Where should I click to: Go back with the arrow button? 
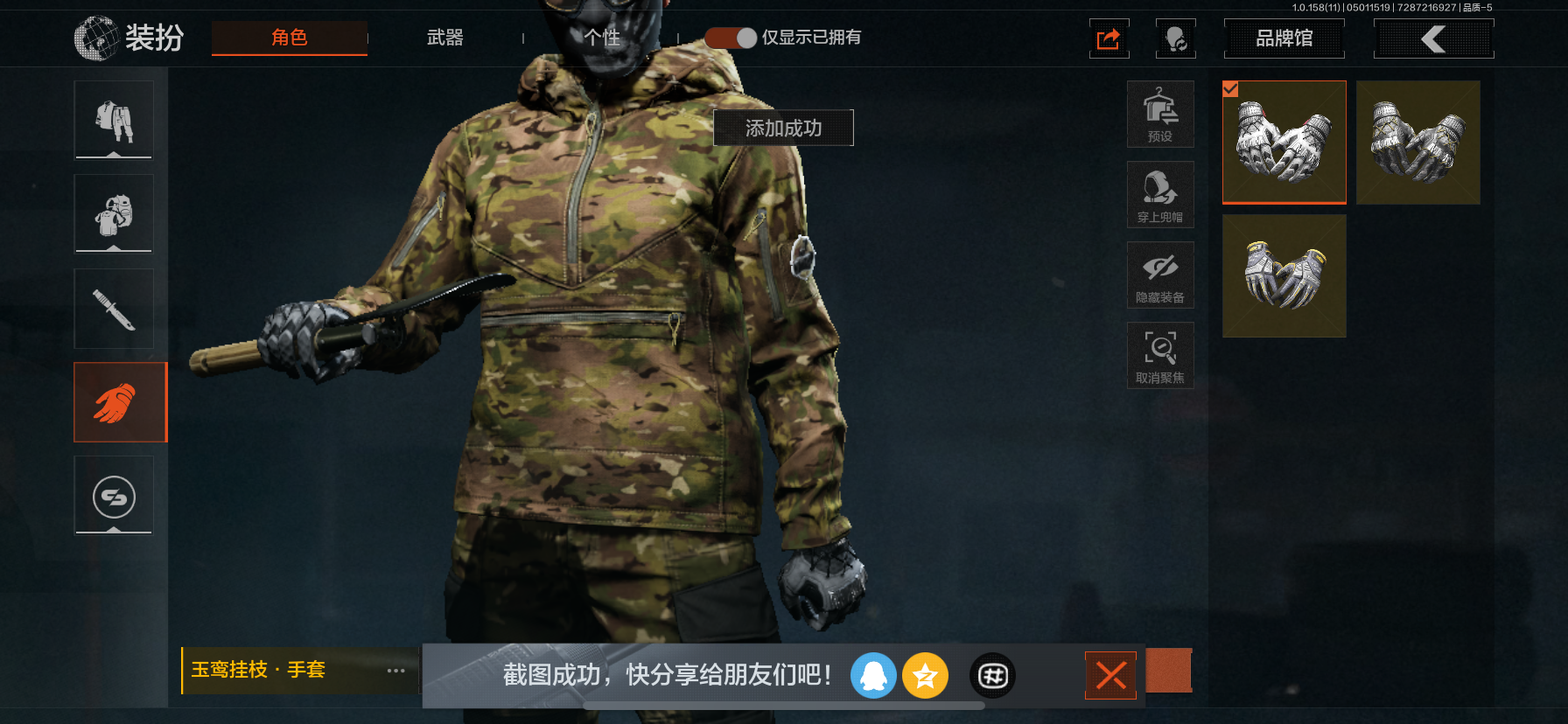click(1433, 38)
